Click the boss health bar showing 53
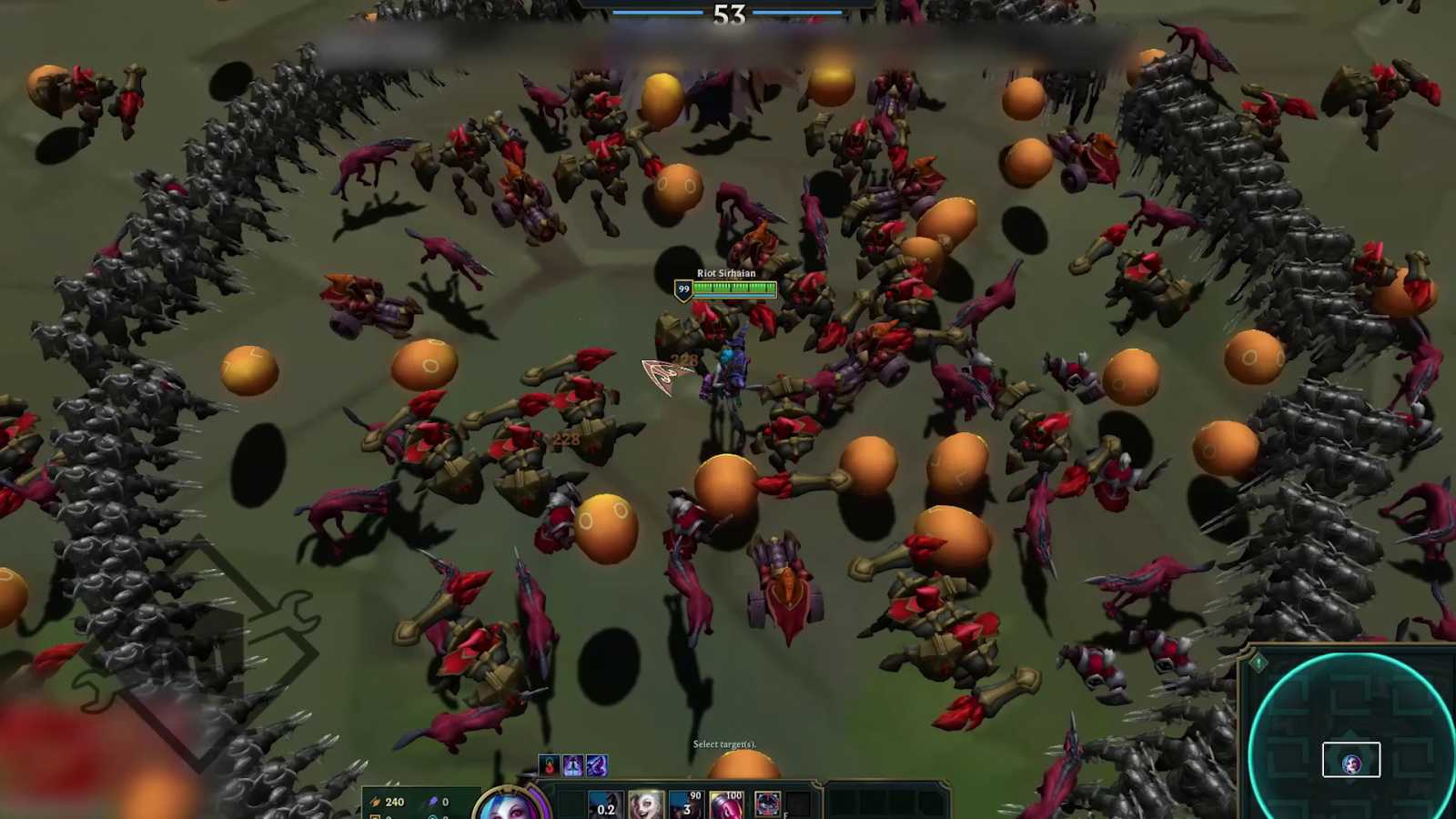Viewport: 1456px width, 819px height. (x=728, y=15)
